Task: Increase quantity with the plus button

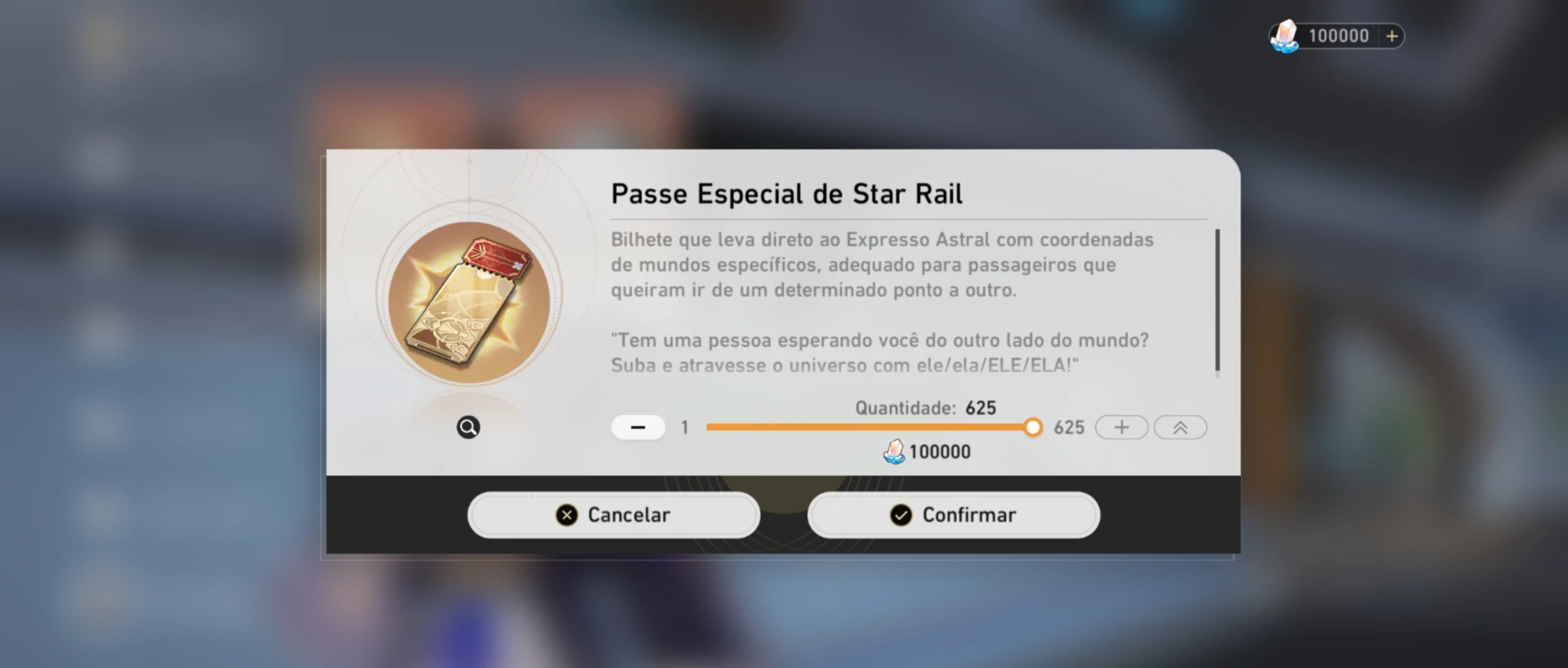Action: [1121, 427]
